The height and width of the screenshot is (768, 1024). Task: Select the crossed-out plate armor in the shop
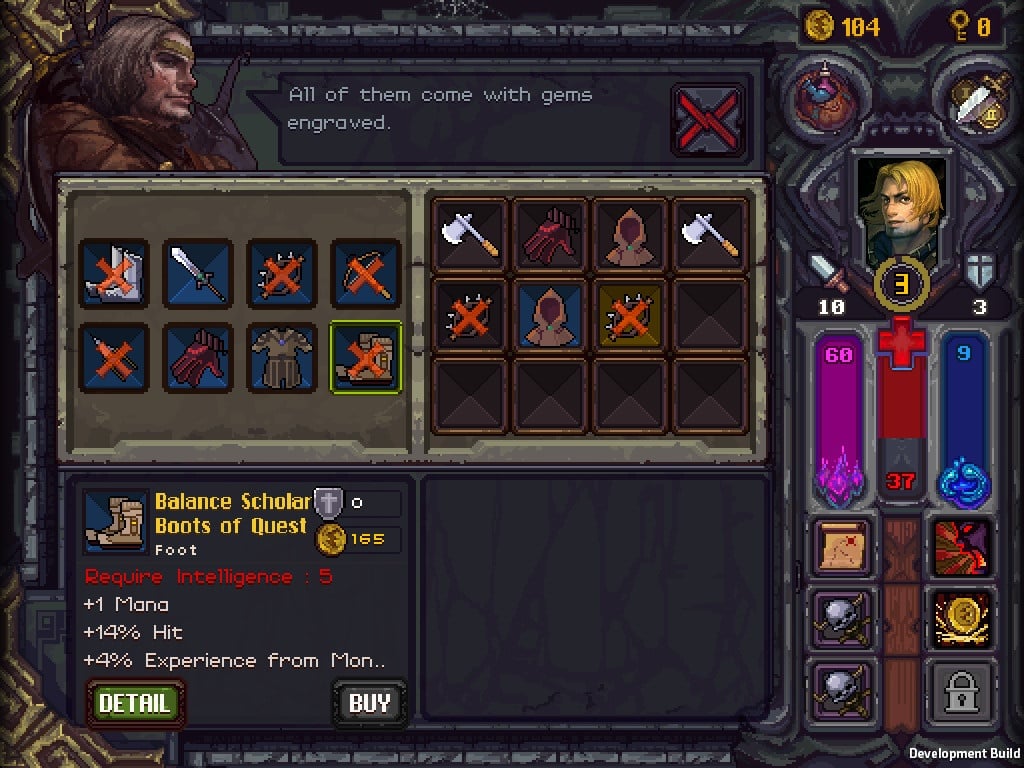click(x=115, y=274)
